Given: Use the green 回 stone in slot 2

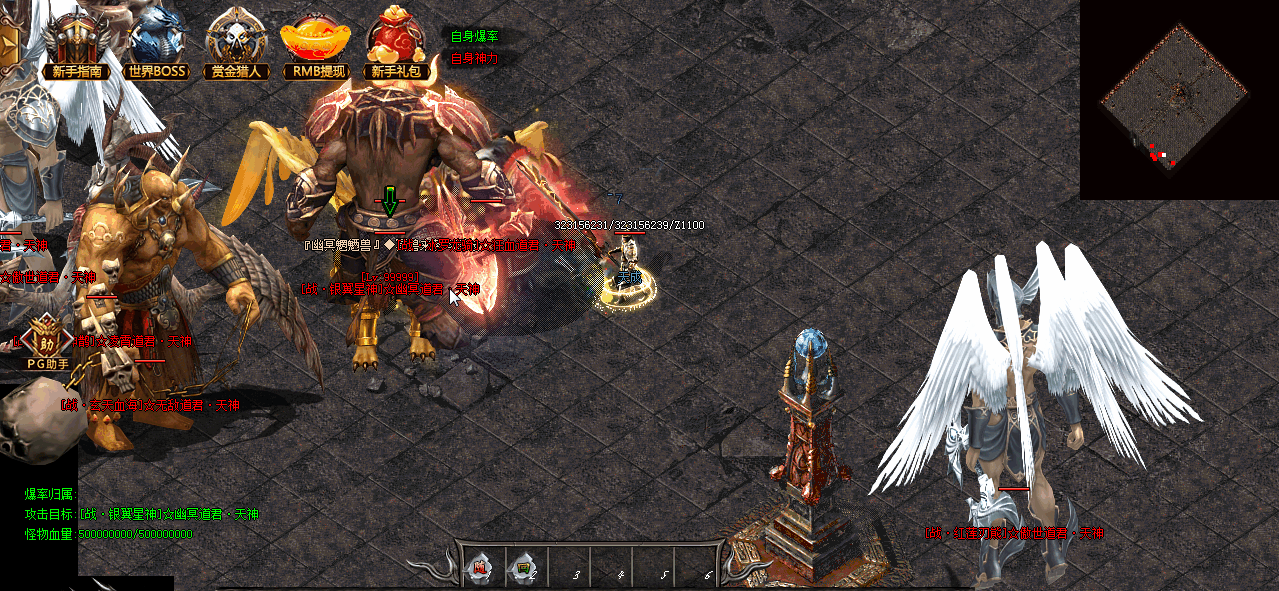Looking at the screenshot, I should [523, 569].
